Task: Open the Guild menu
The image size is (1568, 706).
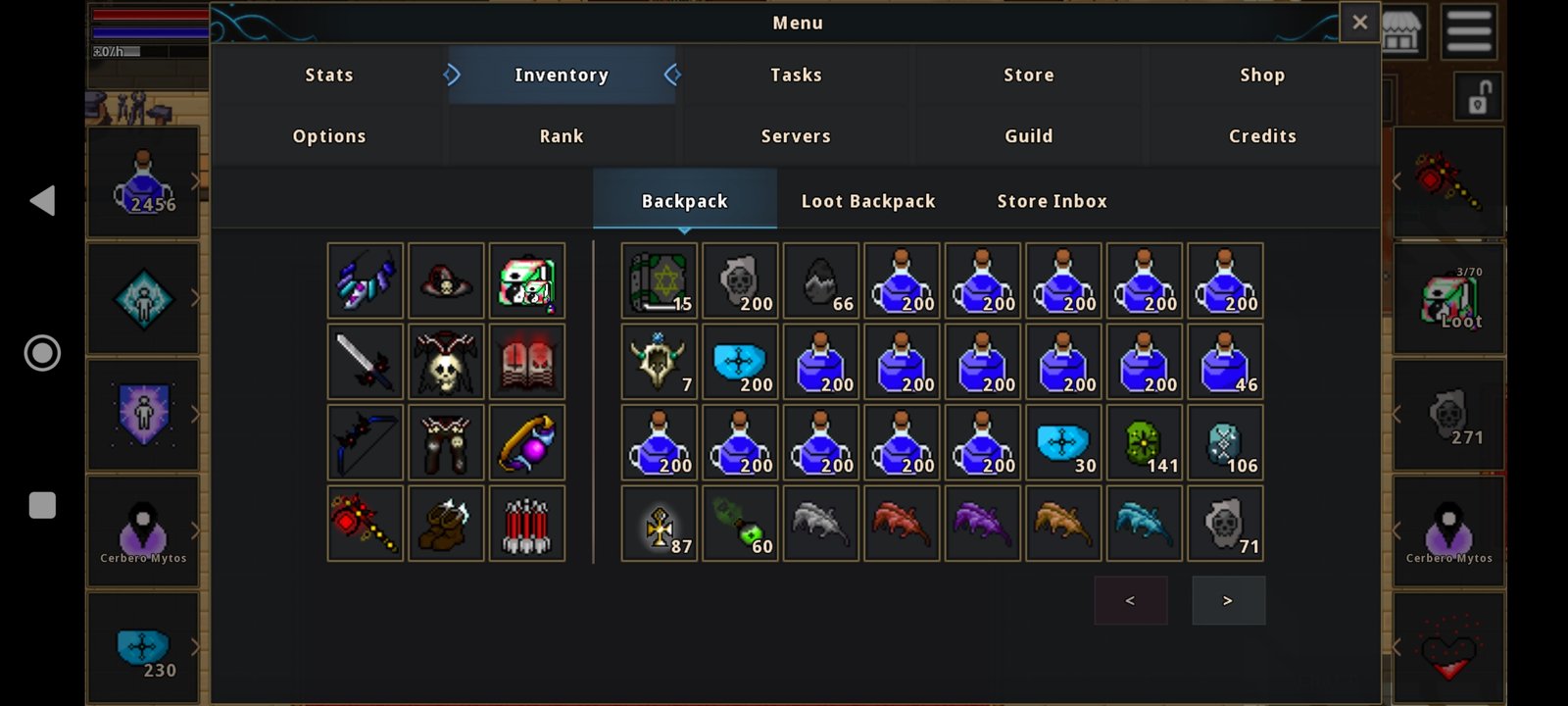Action: pyautogui.click(x=1028, y=136)
